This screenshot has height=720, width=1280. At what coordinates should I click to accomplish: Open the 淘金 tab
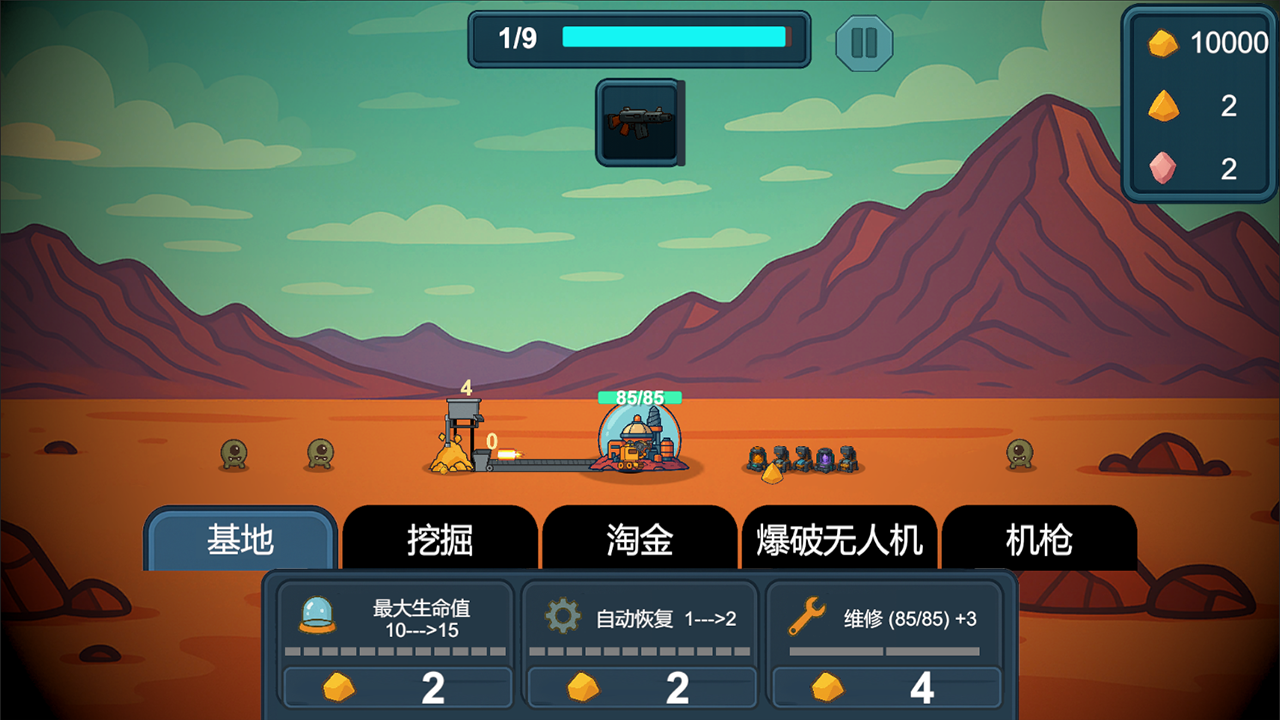(640, 539)
